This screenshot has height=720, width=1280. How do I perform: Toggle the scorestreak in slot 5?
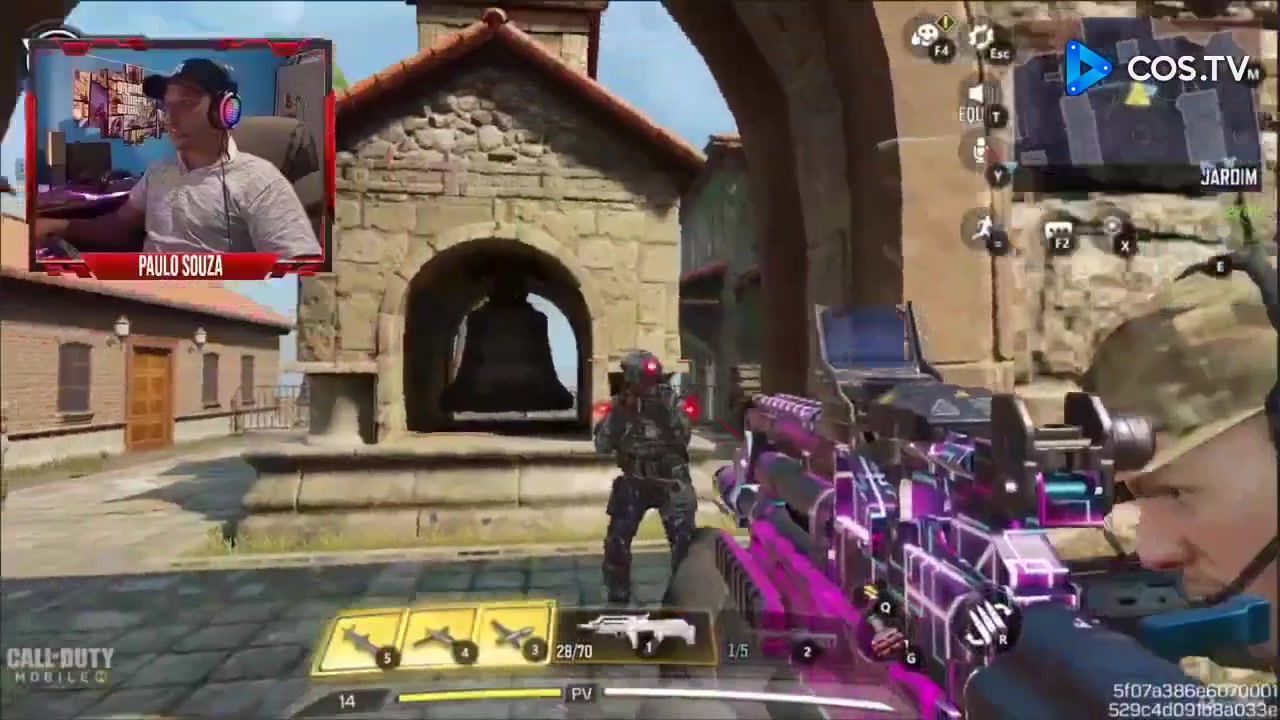(x=365, y=637)
